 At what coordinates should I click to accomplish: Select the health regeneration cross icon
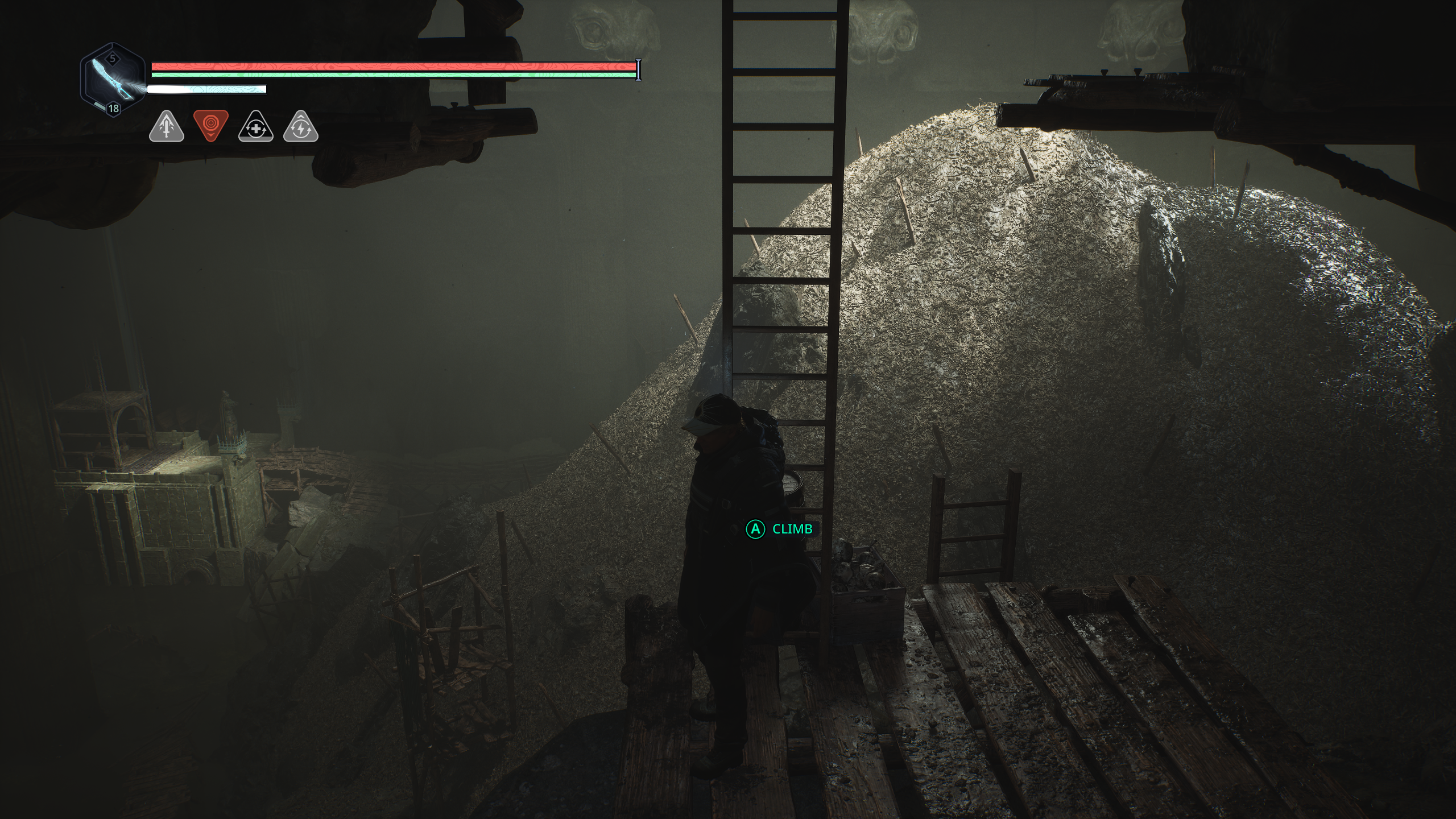pyautogui.click(x=255, y=128)
